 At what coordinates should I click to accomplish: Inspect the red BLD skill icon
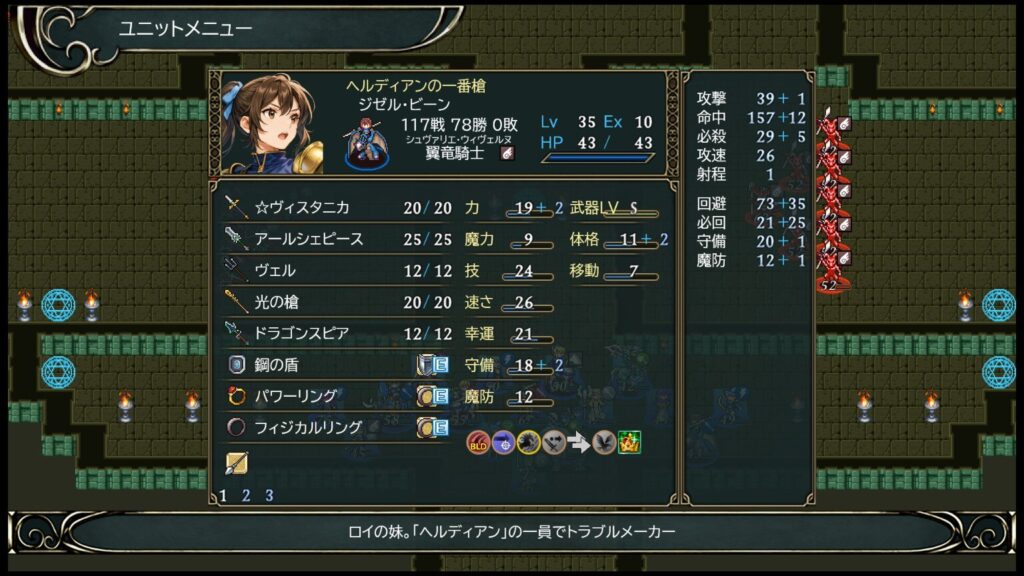point(478,442)
